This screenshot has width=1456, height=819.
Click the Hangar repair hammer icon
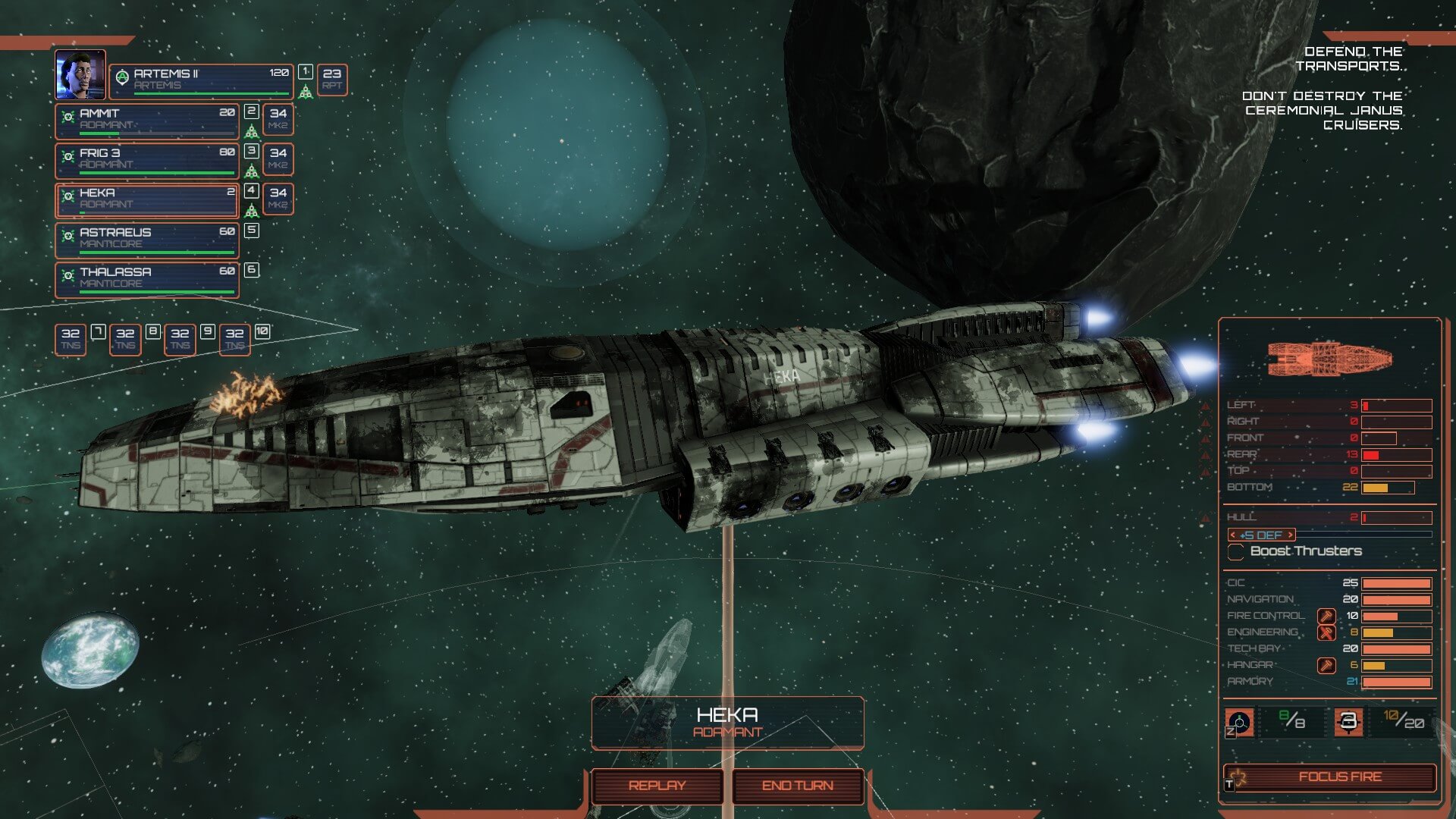[x=1326, y=665]
